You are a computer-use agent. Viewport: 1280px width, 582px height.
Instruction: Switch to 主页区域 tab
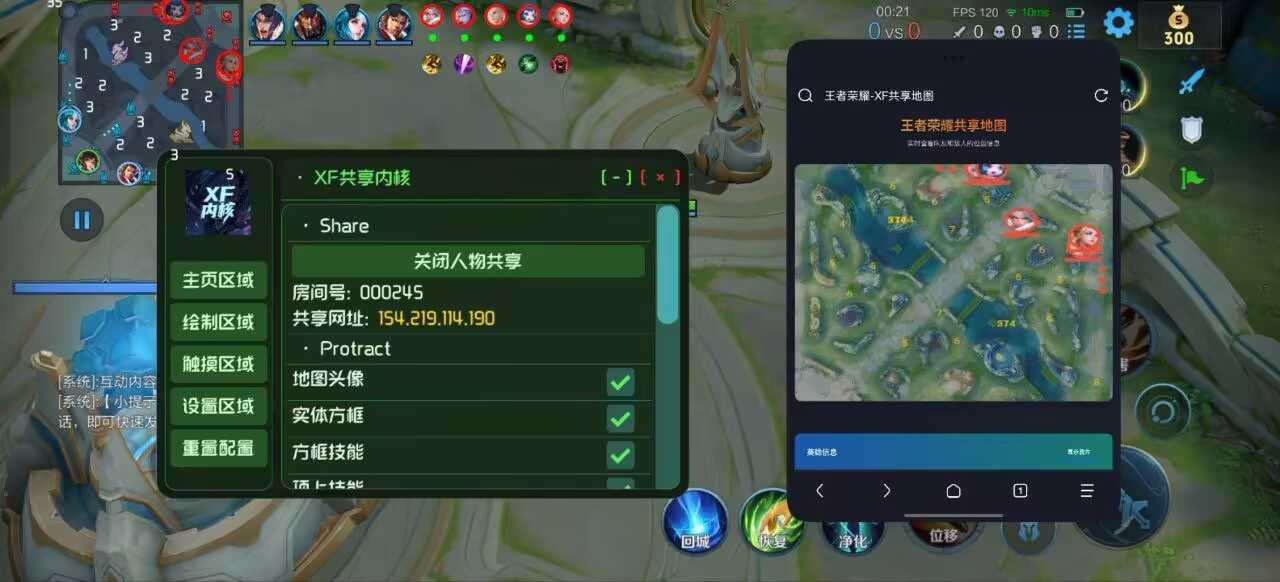click(218, 281)
